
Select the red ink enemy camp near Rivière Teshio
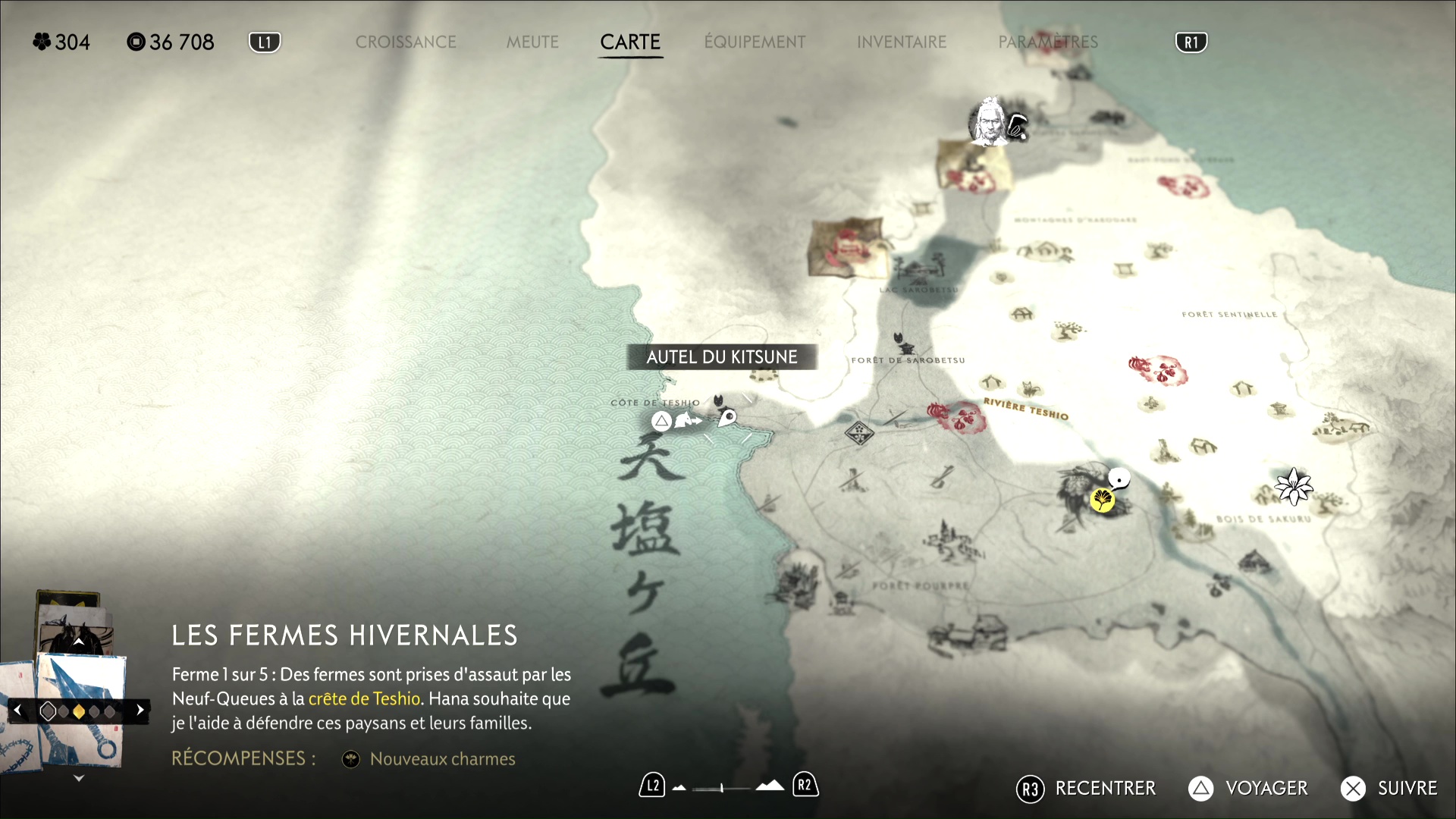pos(955,416)
